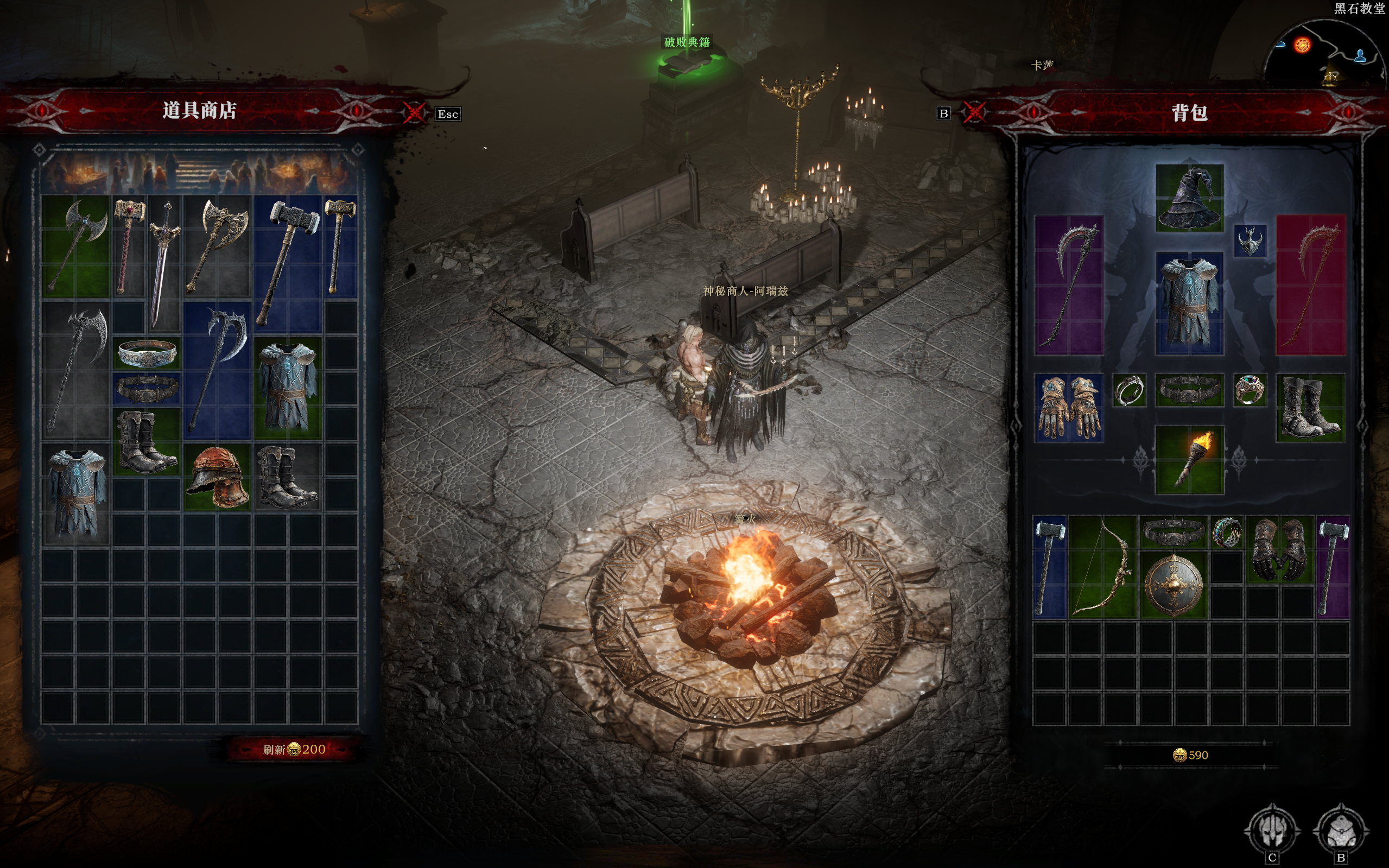This screenshot has width=1389, height=868.
Task: Select the equipped purple scythe weapon
Action: pos(1068,286)
